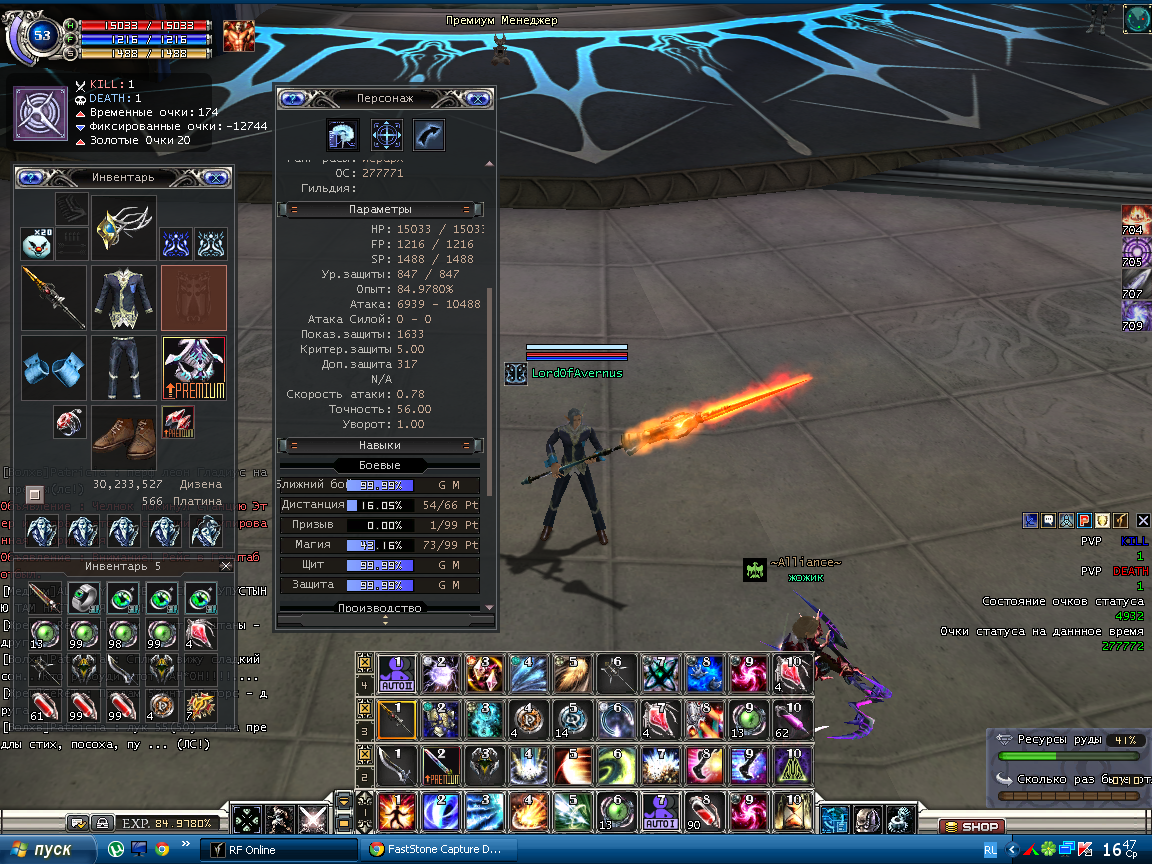1152x864 pixels.
Task: Collapse the Навыки section header
Action: [379, 445]
